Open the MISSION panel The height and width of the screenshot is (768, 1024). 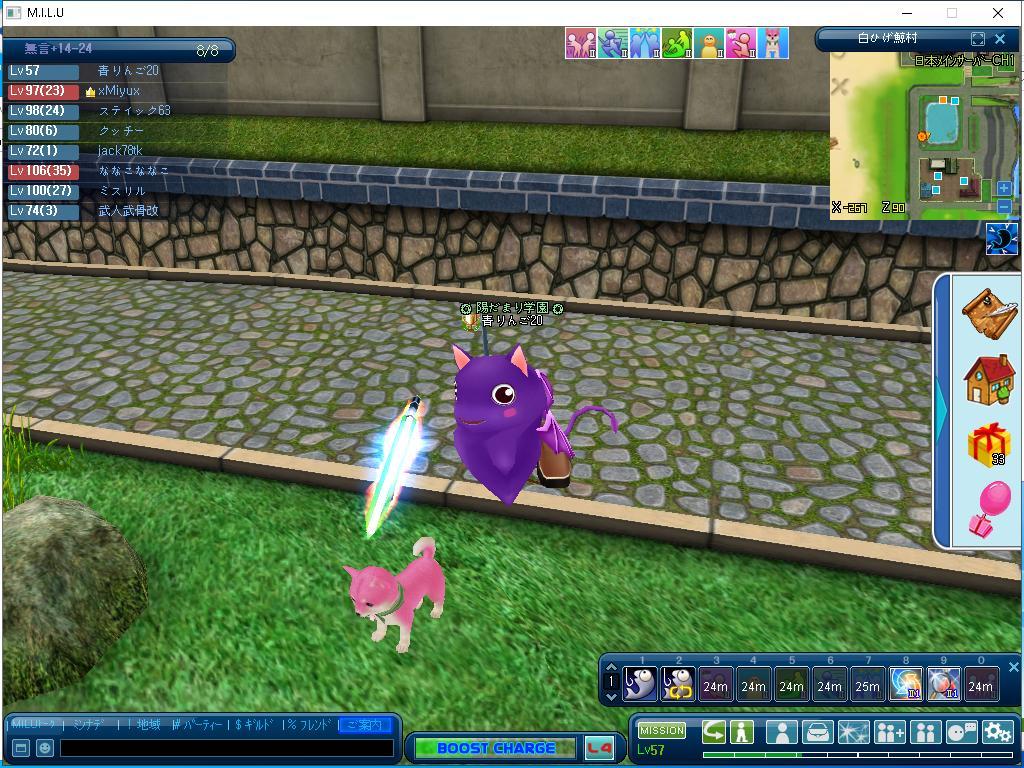[662, 731]
